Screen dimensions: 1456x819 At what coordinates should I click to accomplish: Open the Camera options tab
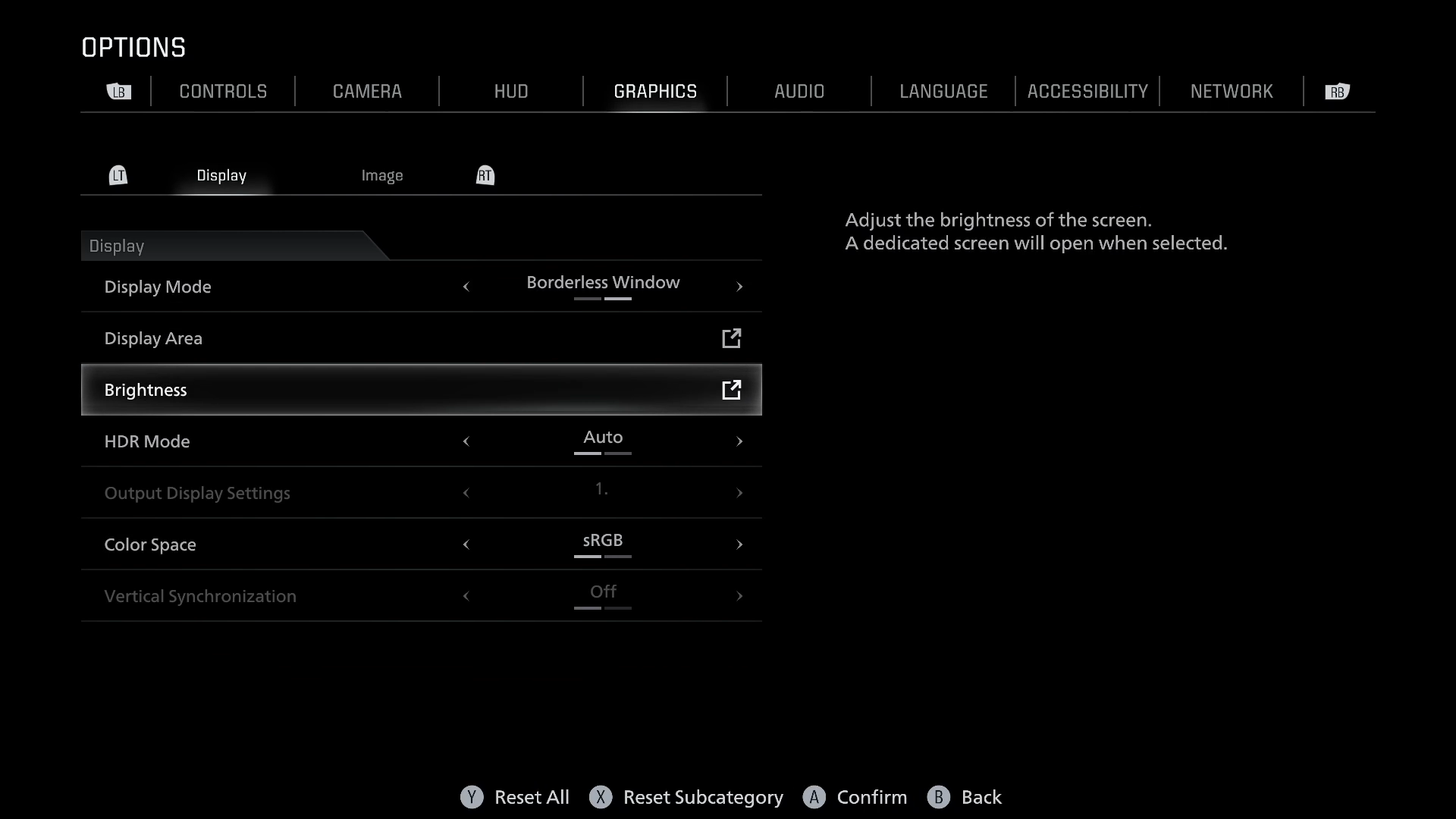click(x=367, y=92)
